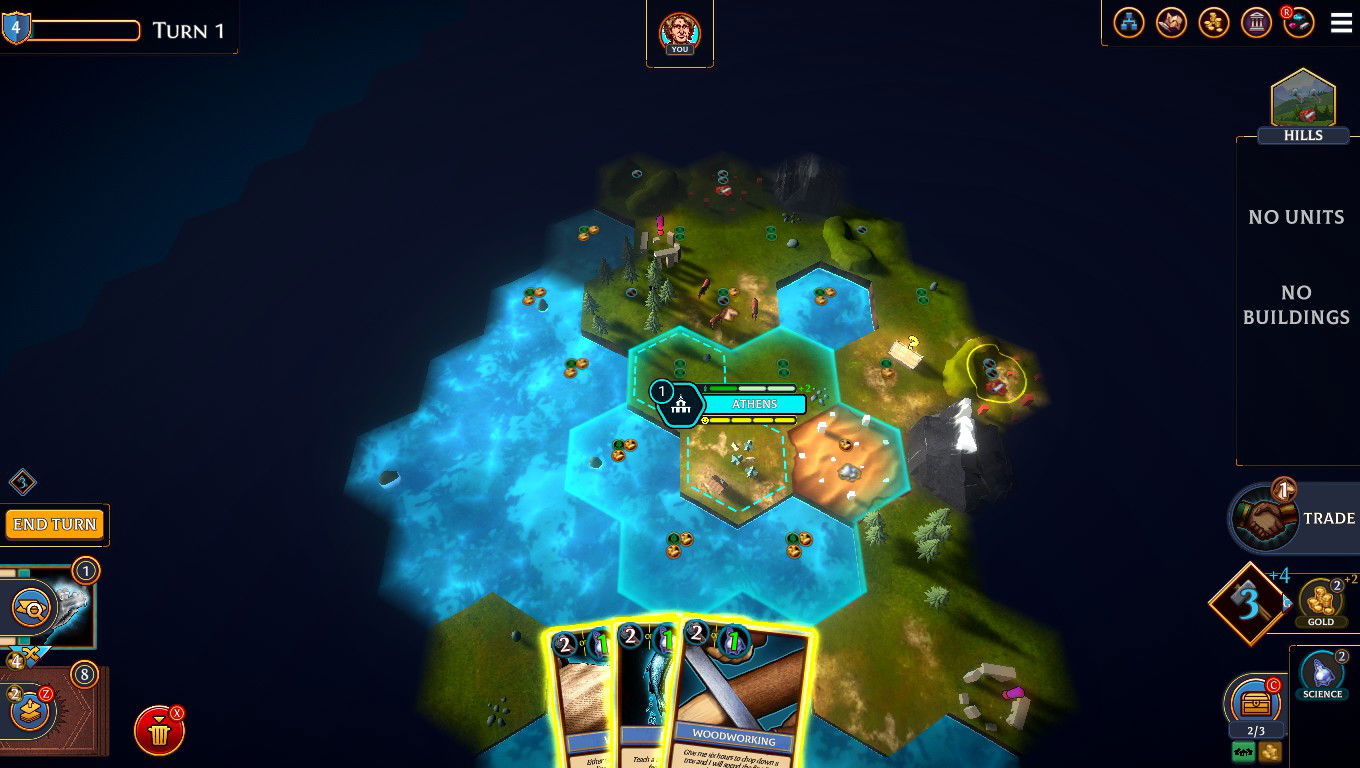Click the gold coins treasury icon
Viewport: 1360px width, 768px height.
(1214, 22)
